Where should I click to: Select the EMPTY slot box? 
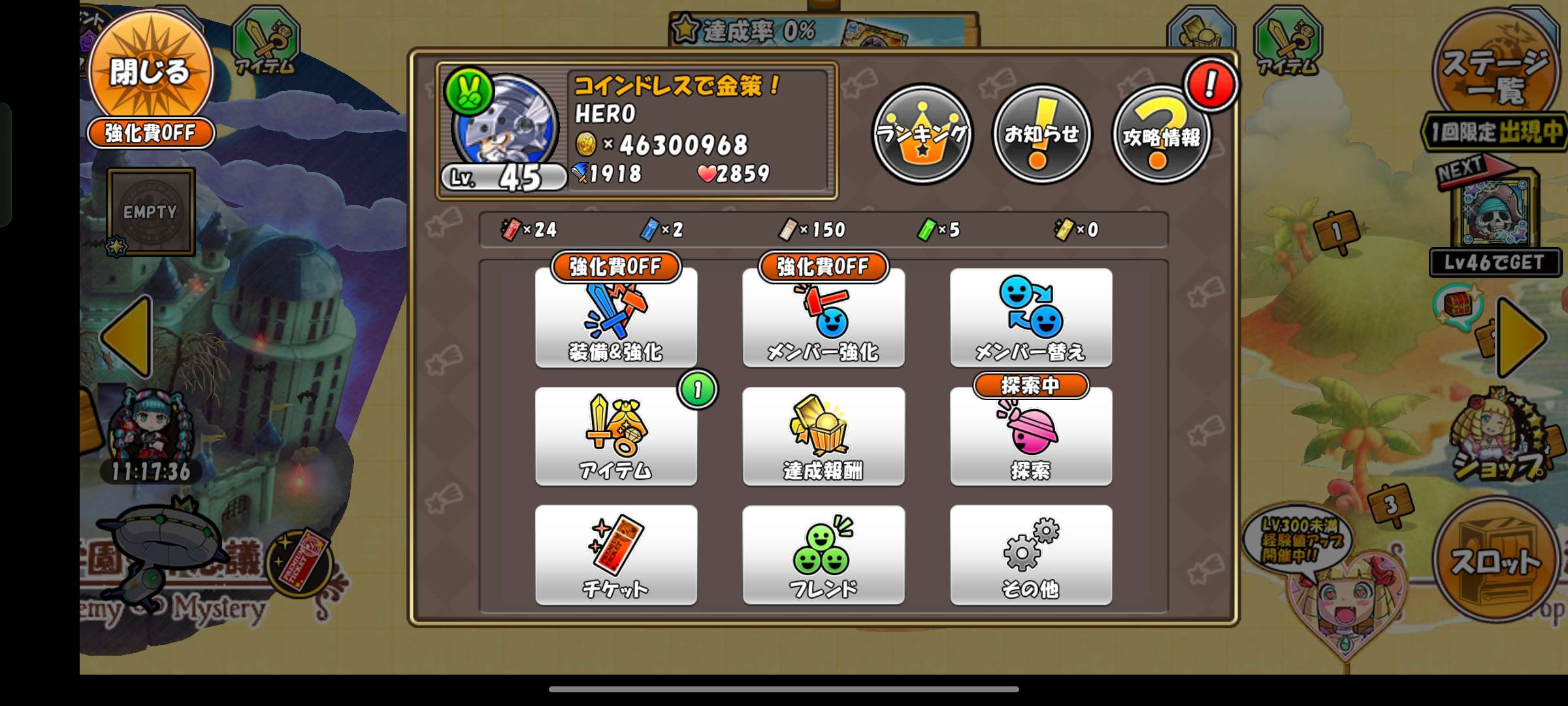pos(151,212)
